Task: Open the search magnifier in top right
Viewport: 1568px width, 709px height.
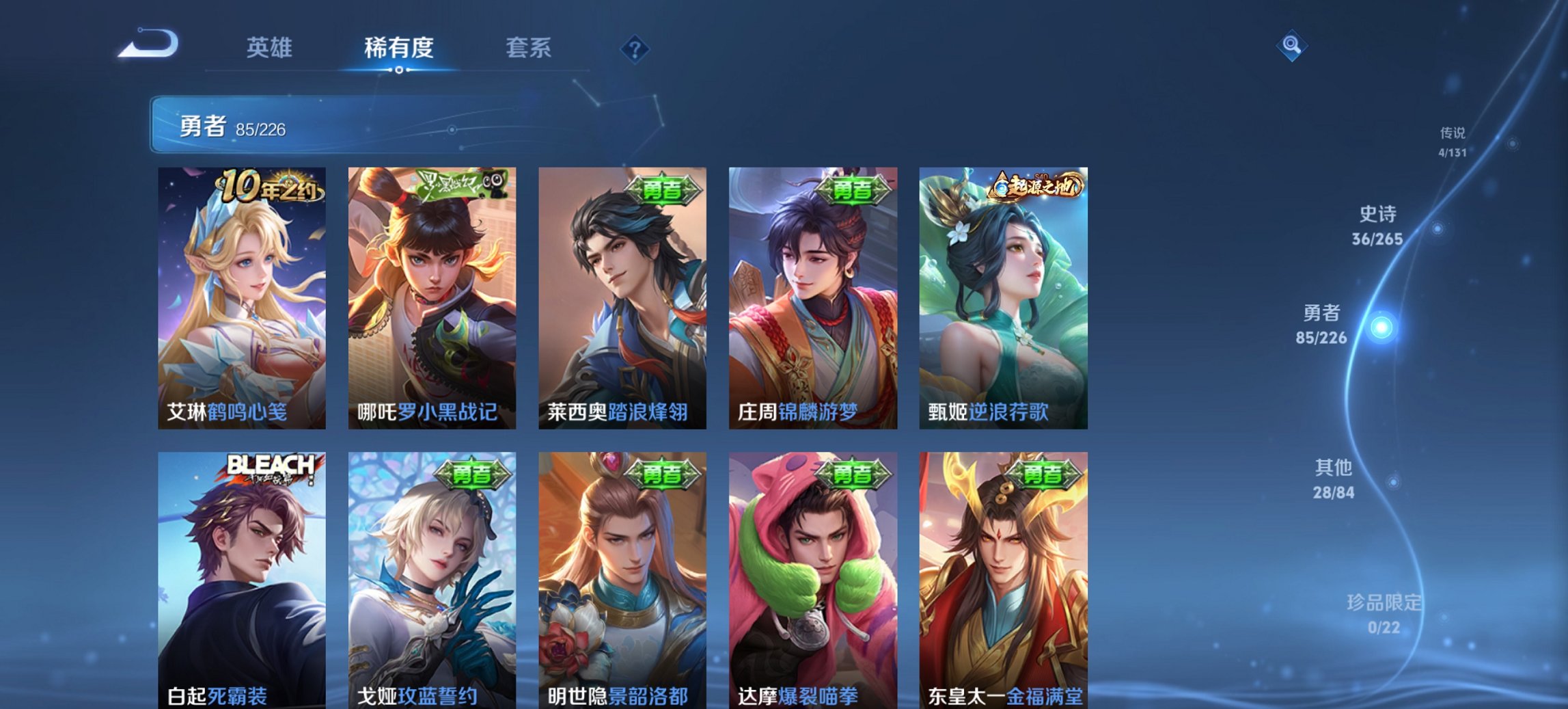Action: pyautogui.click(x=1291, y=46)
